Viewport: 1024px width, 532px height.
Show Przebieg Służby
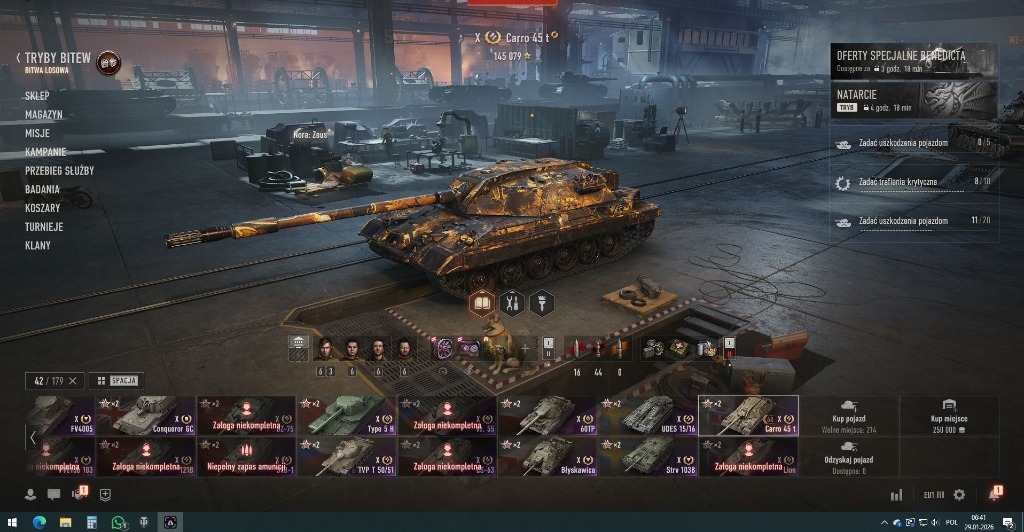point(60,171)
